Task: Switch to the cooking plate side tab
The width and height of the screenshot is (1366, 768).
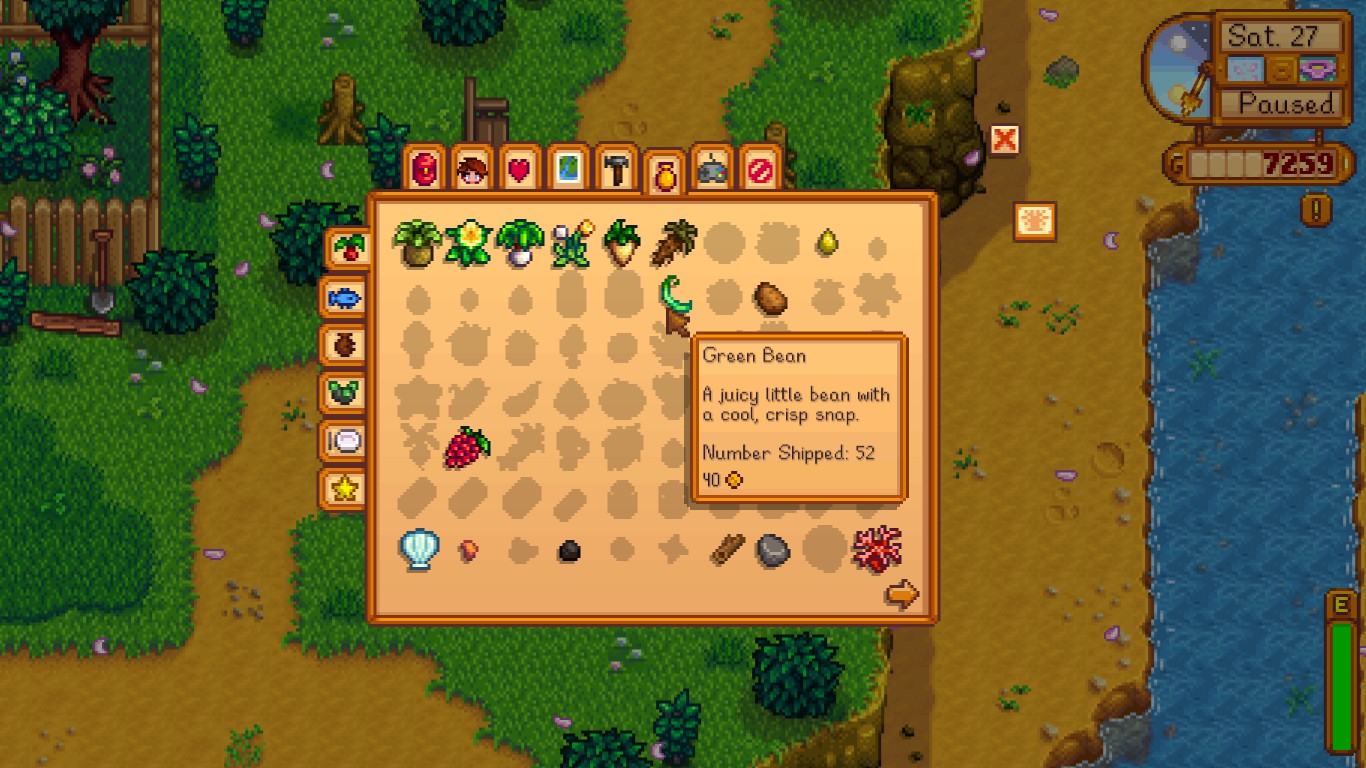Action: pyautogui.click(x=343, y=441)
